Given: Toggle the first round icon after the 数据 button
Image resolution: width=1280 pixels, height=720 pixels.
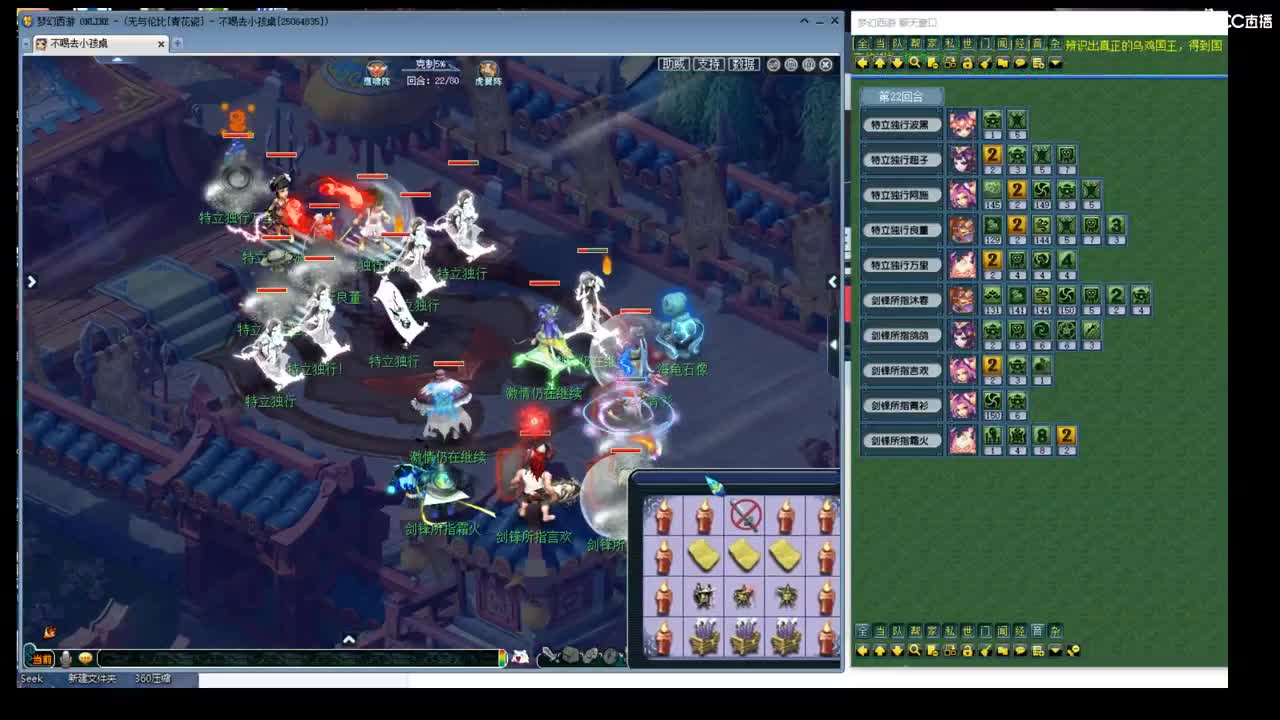Looking at the screenshot, I should click(772, 64).
